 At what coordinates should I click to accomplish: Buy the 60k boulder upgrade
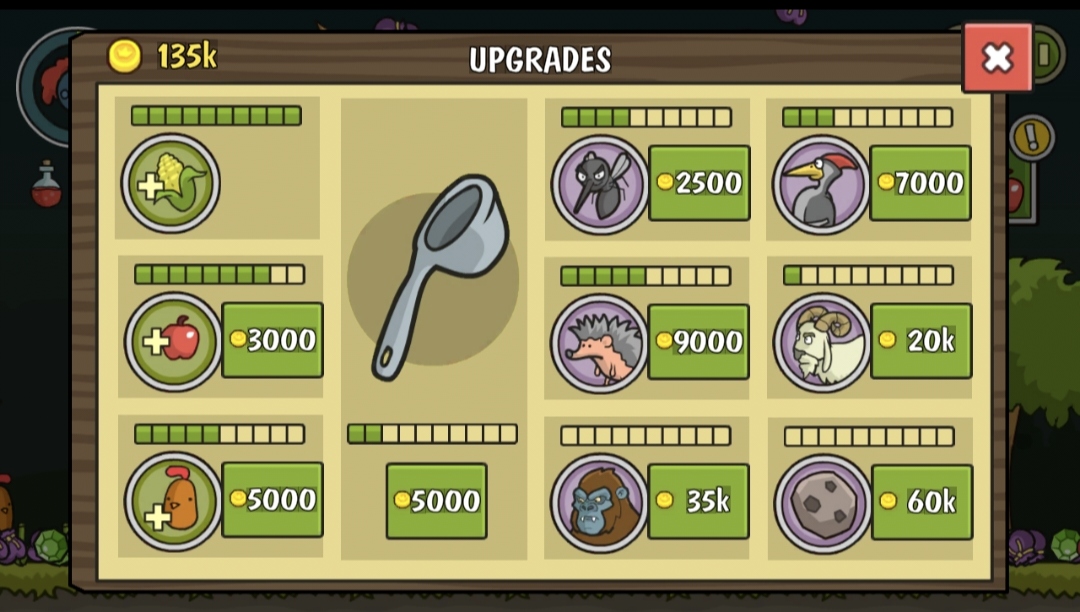(921, 502)
